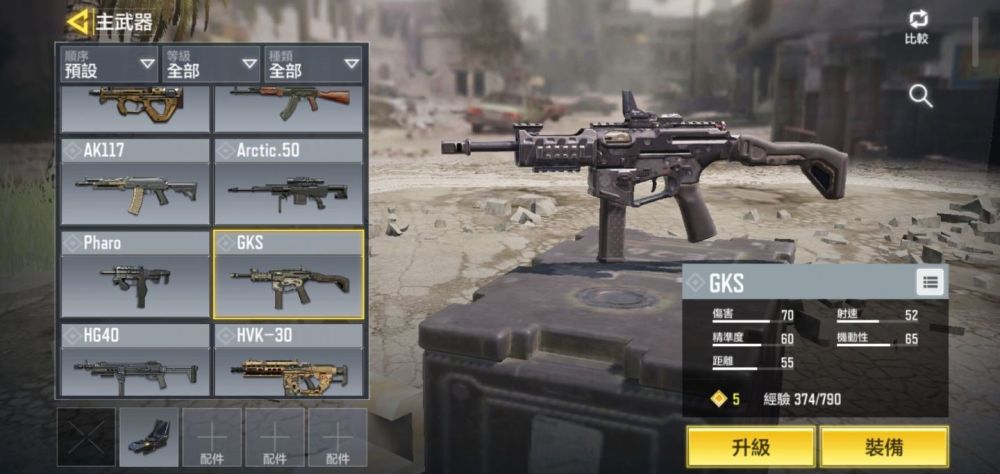Select the equipped attachment slot with sight

coord(149,437)
